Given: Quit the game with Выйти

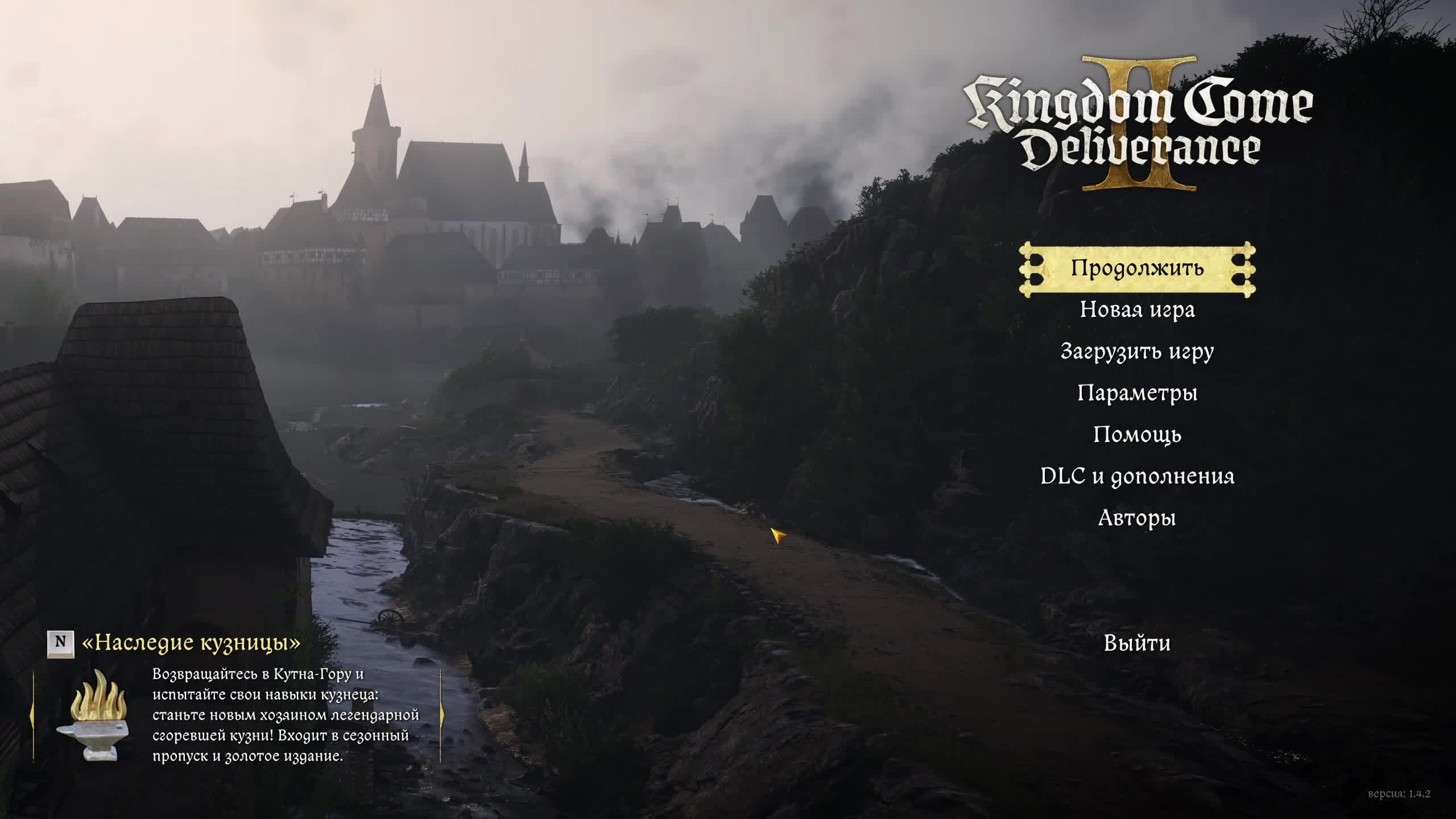Looking at the screenshot, I should [x=1137, y=643].
